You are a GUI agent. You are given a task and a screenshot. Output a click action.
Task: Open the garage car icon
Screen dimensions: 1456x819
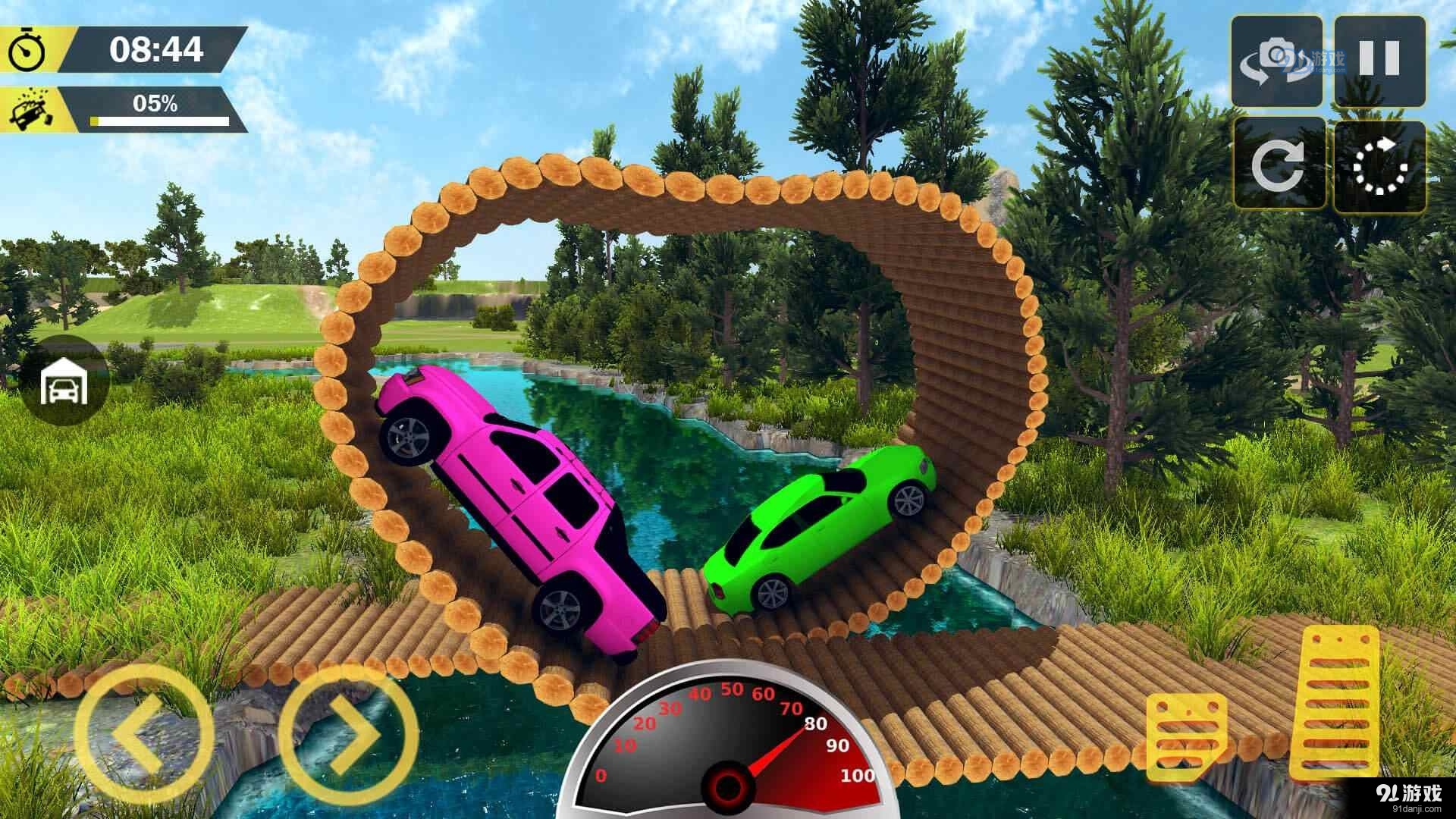[64, 382]
